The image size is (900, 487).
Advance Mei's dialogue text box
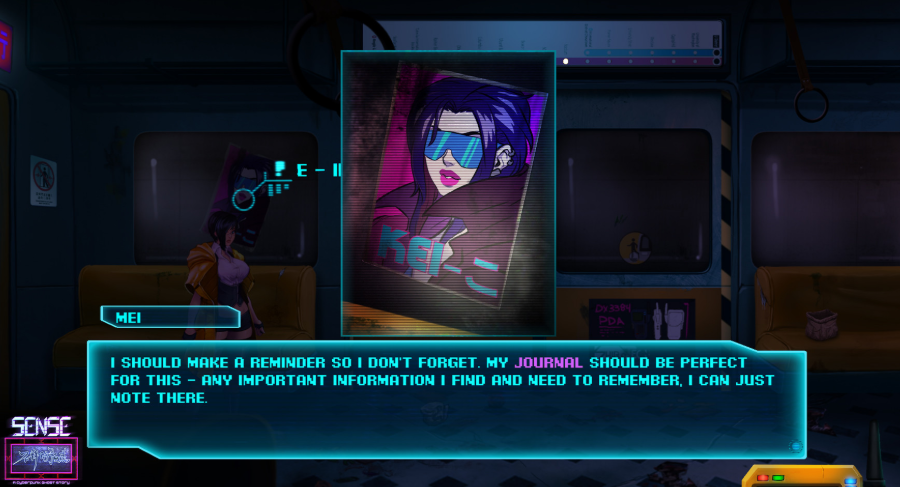pos(445,393)
